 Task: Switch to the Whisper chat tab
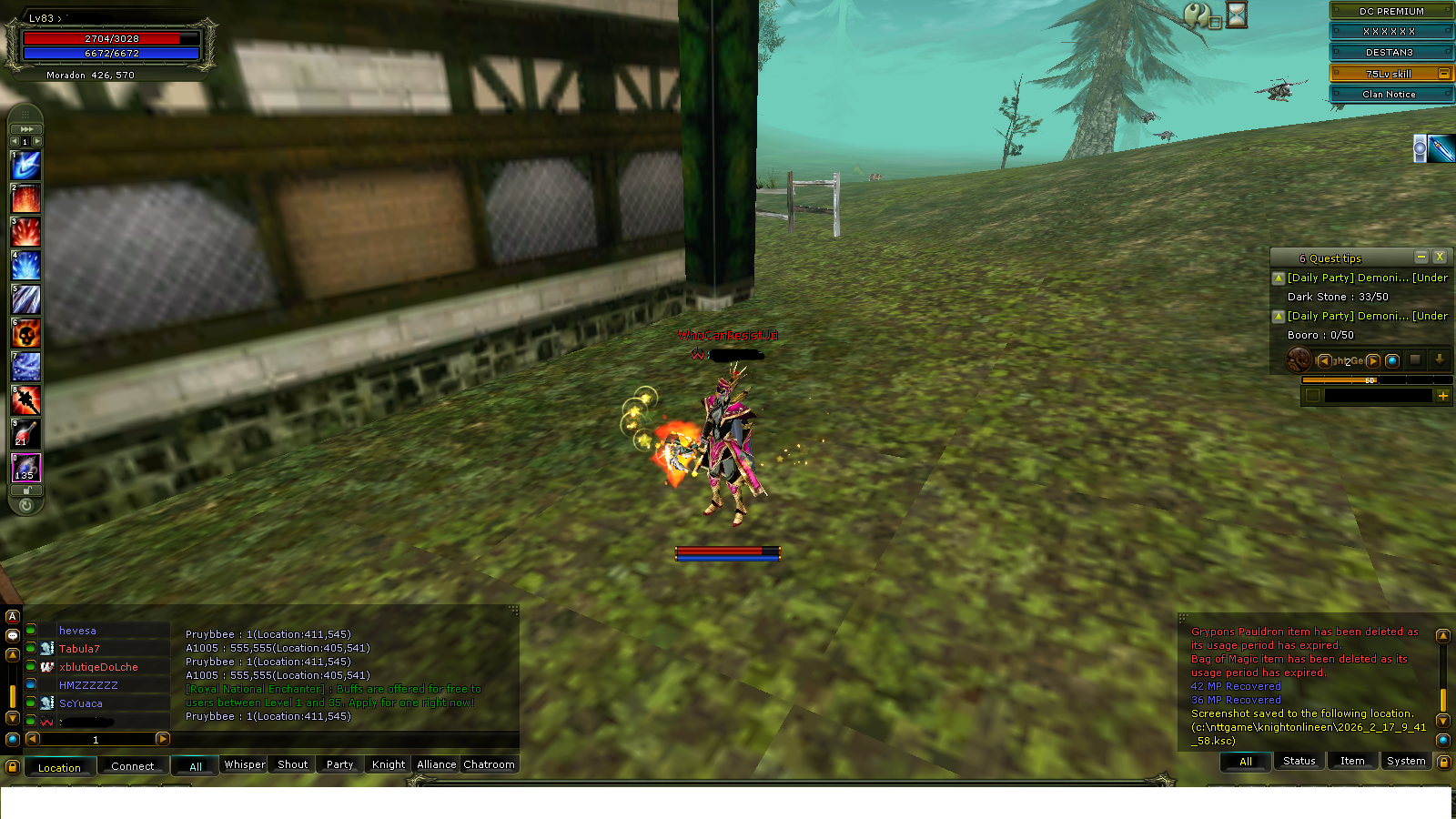[244, 764]
